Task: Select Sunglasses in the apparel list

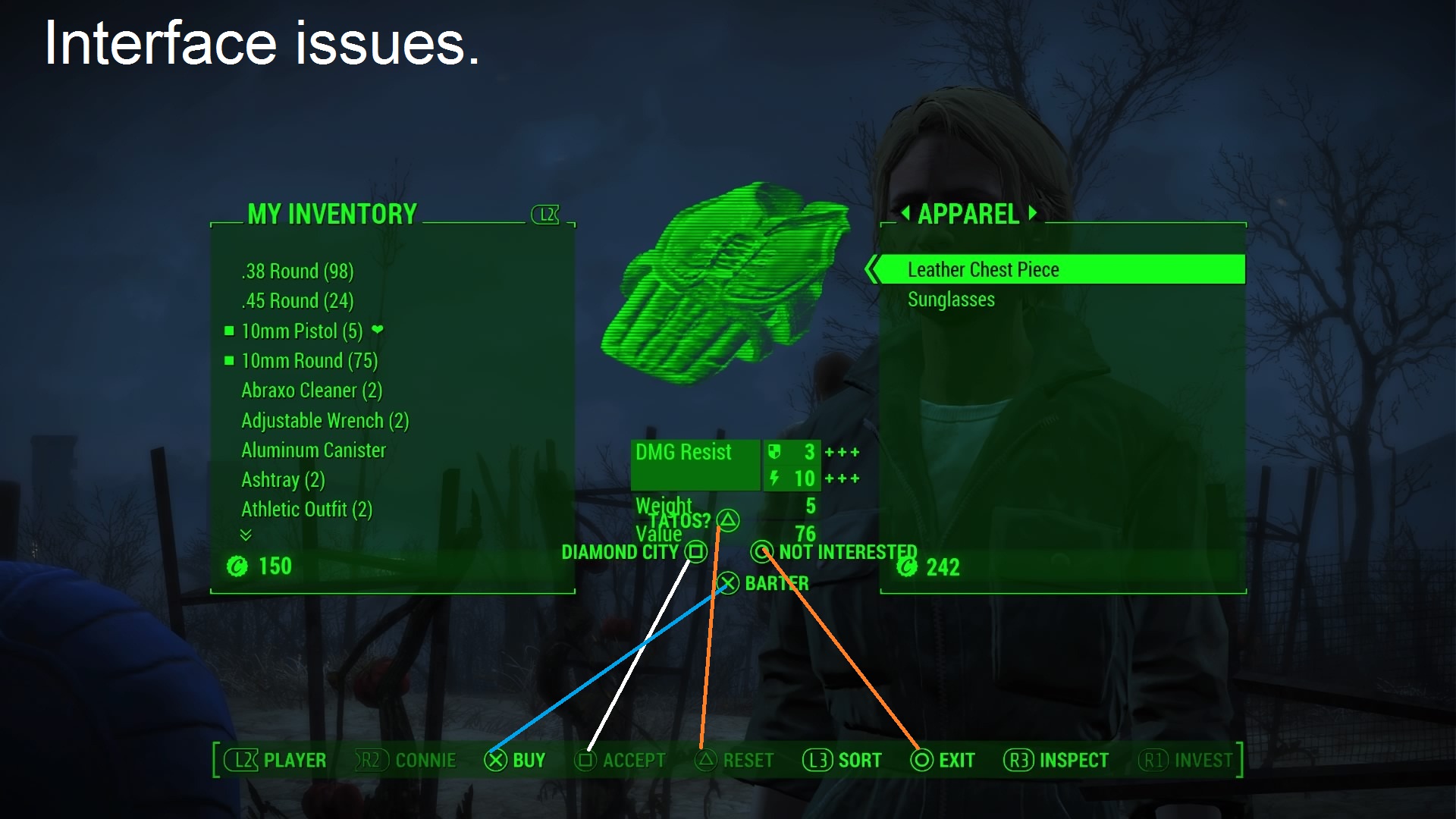Action: [x=950, y=299]
